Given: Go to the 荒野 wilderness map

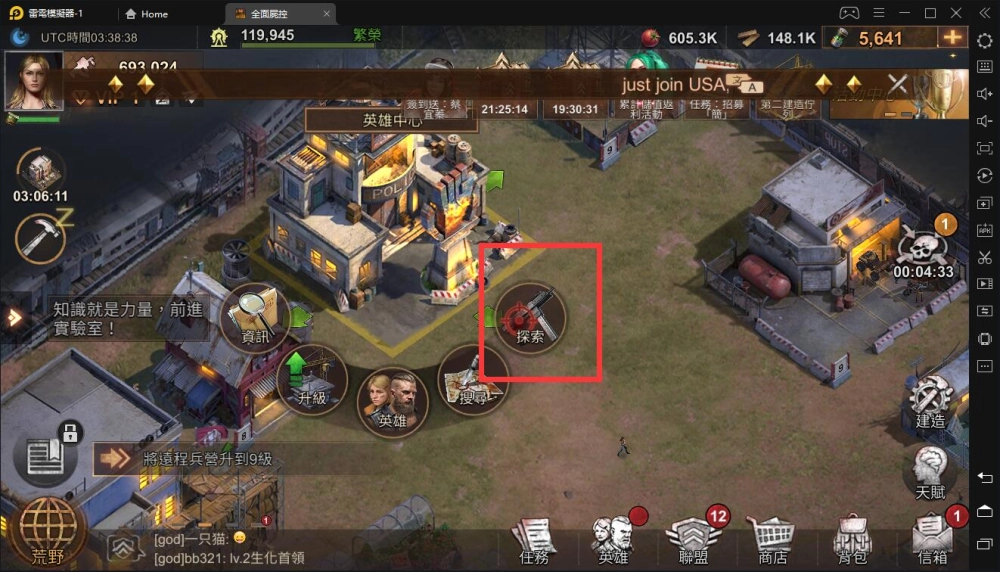Looking at the screenshot, I should click(48, 531).
